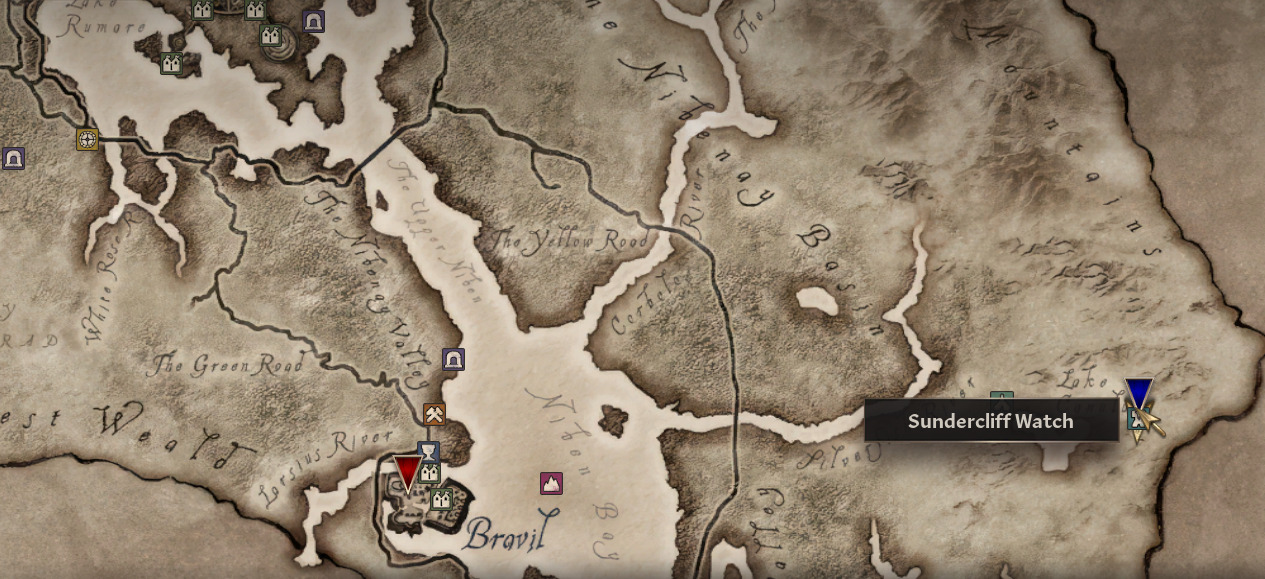
Task: Select the Sundercliff Watch fort marker
Action: (x=1135, y=420)
